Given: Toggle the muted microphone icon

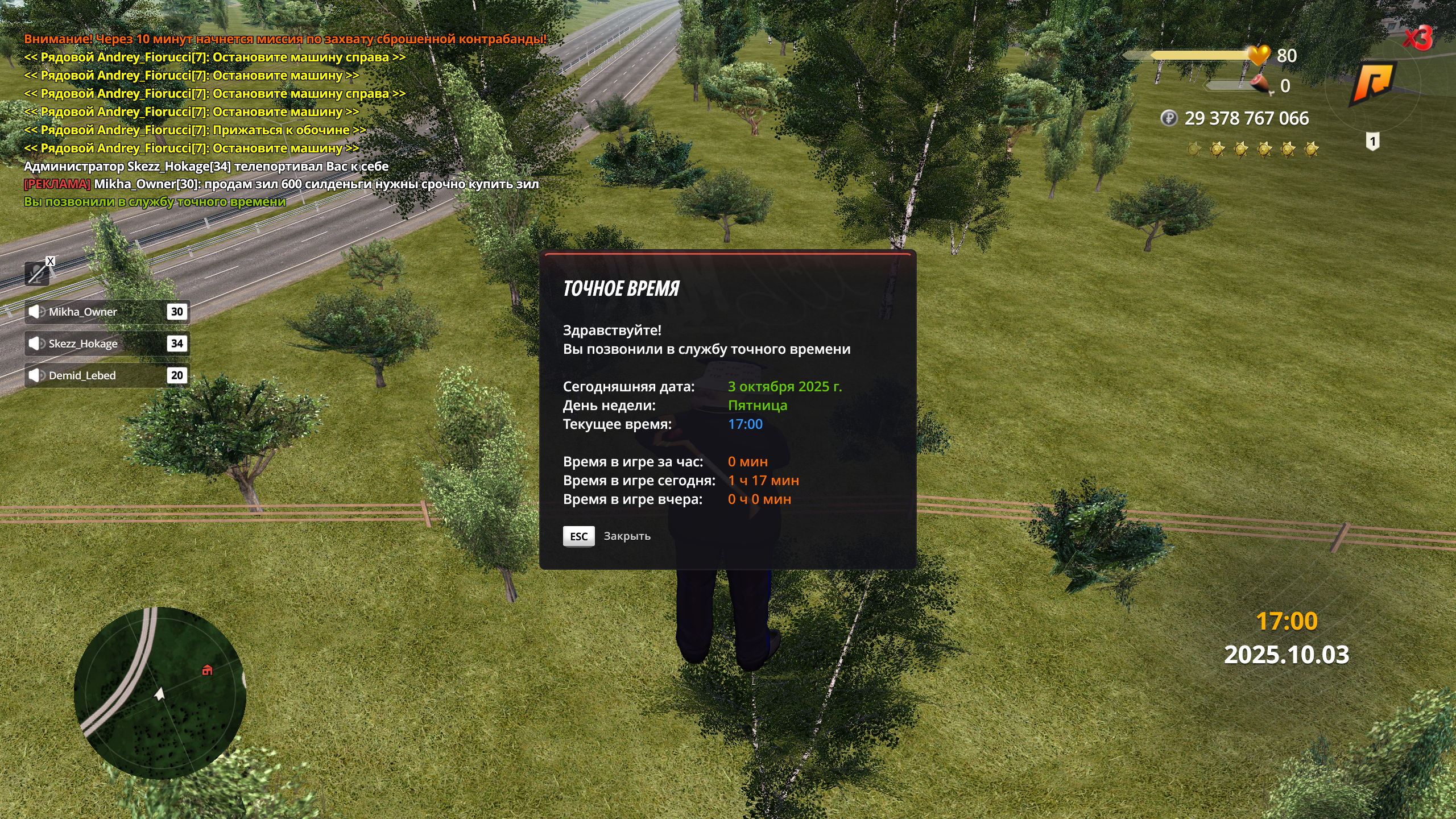Looking at the screenshot, I should point(38,274).
